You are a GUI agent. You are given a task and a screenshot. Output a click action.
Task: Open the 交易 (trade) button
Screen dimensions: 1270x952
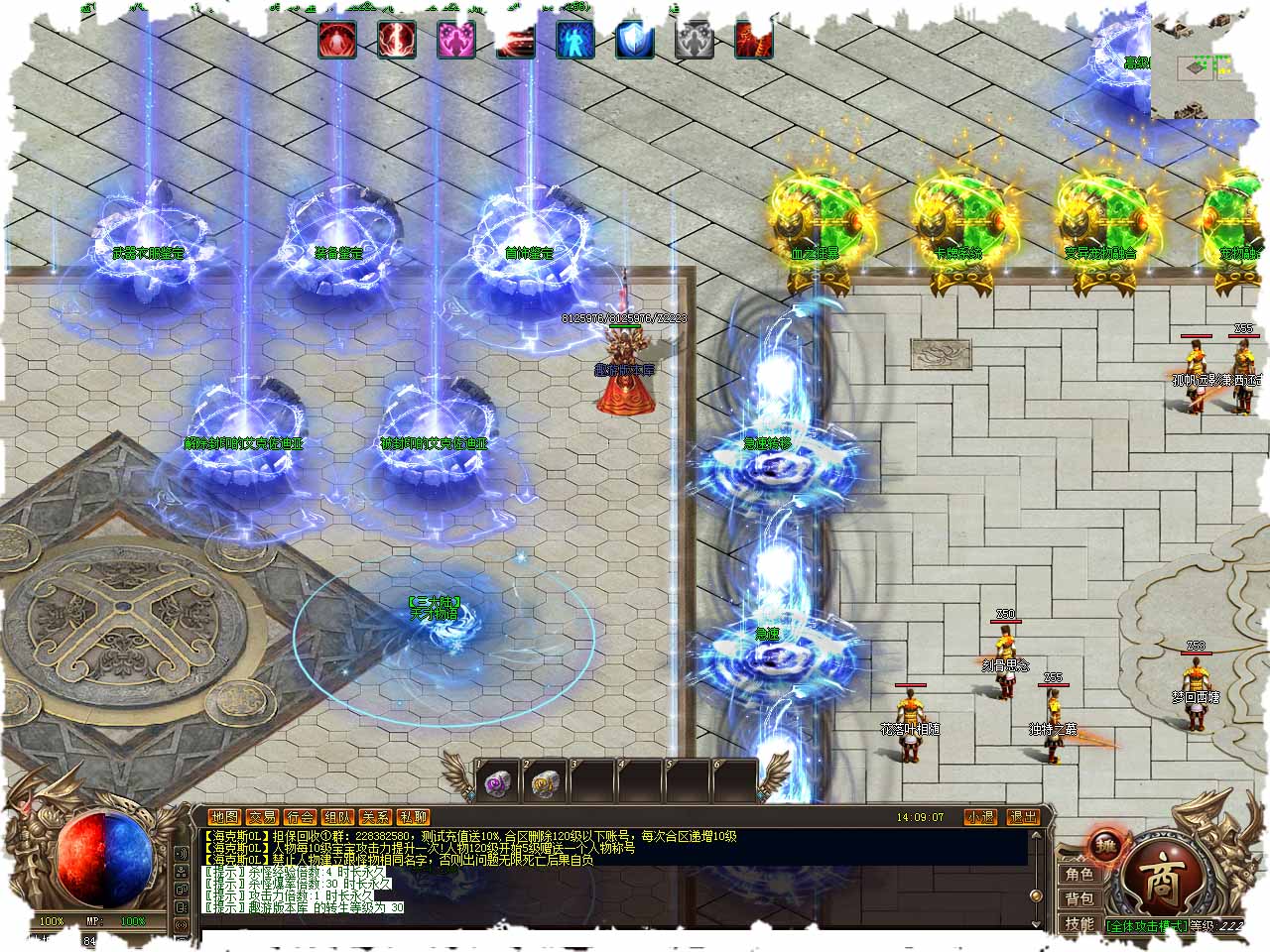click(x=263, y=817)
